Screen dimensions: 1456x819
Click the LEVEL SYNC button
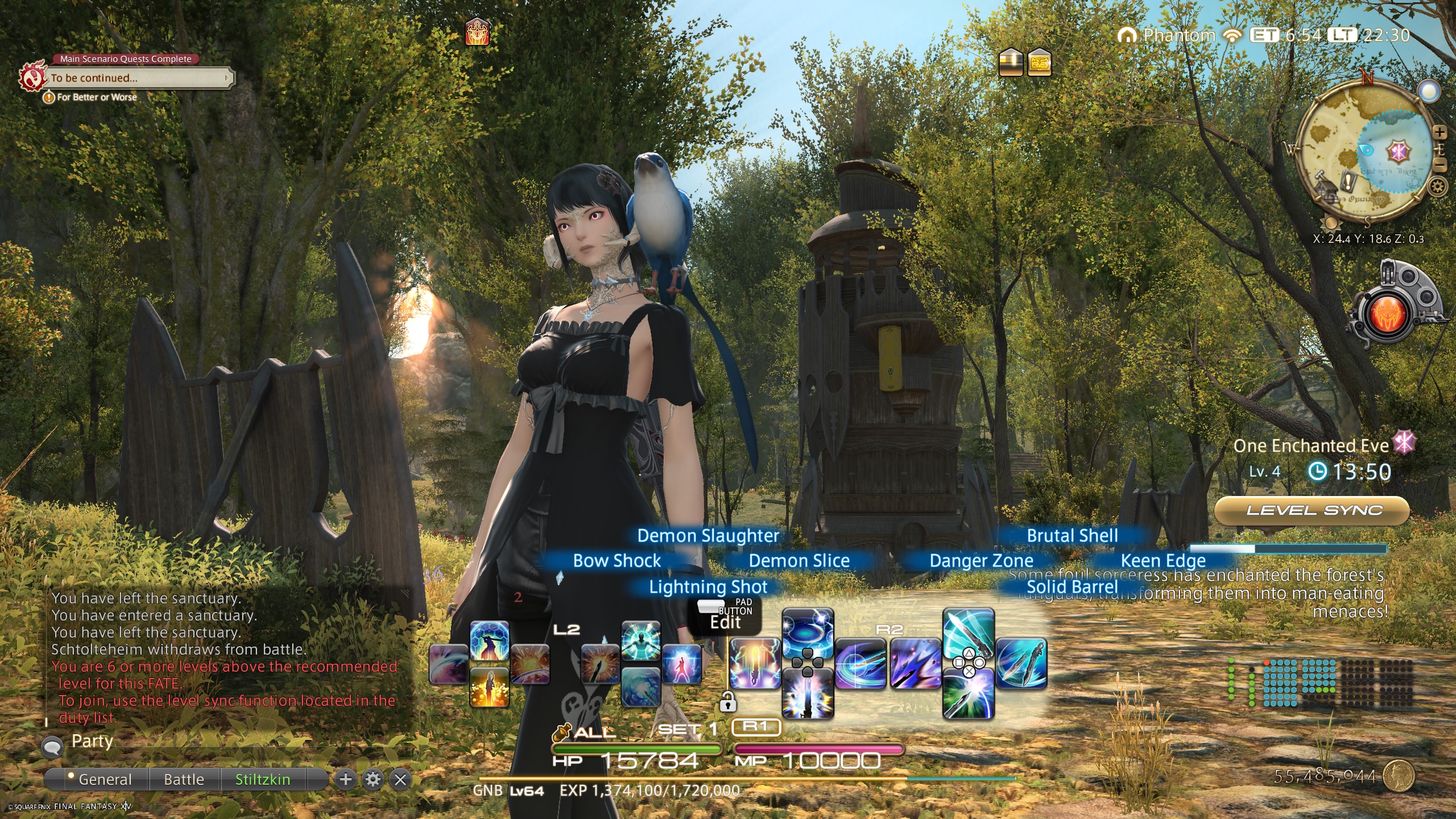[1313, 510]
